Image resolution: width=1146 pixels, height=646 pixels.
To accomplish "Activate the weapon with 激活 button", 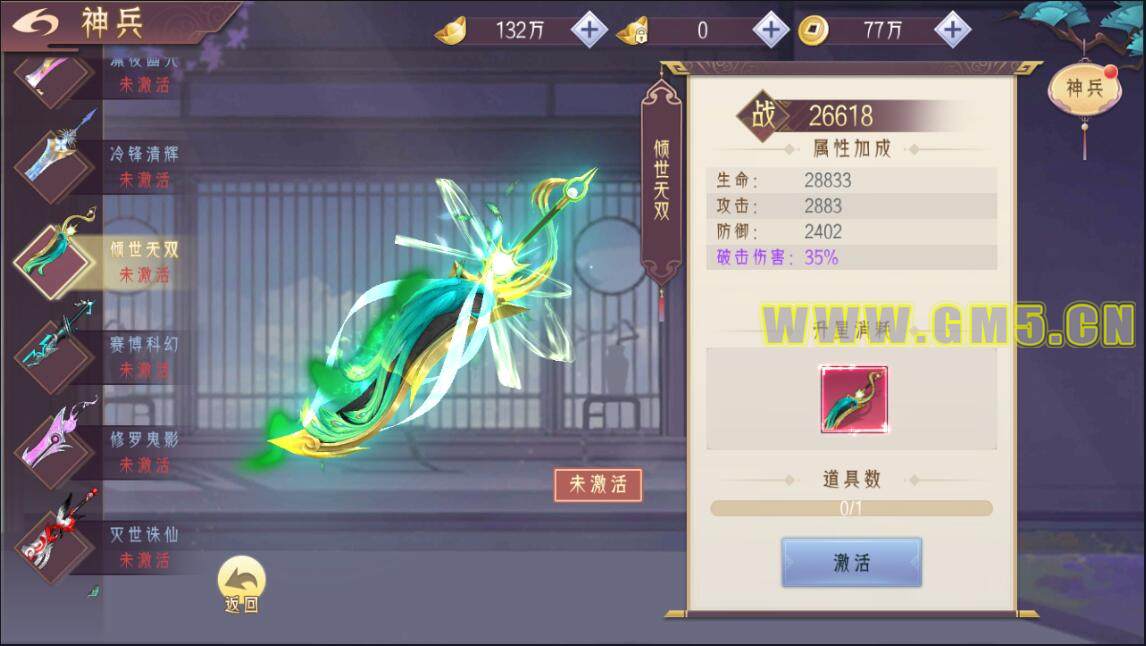I will coord(851,562).
